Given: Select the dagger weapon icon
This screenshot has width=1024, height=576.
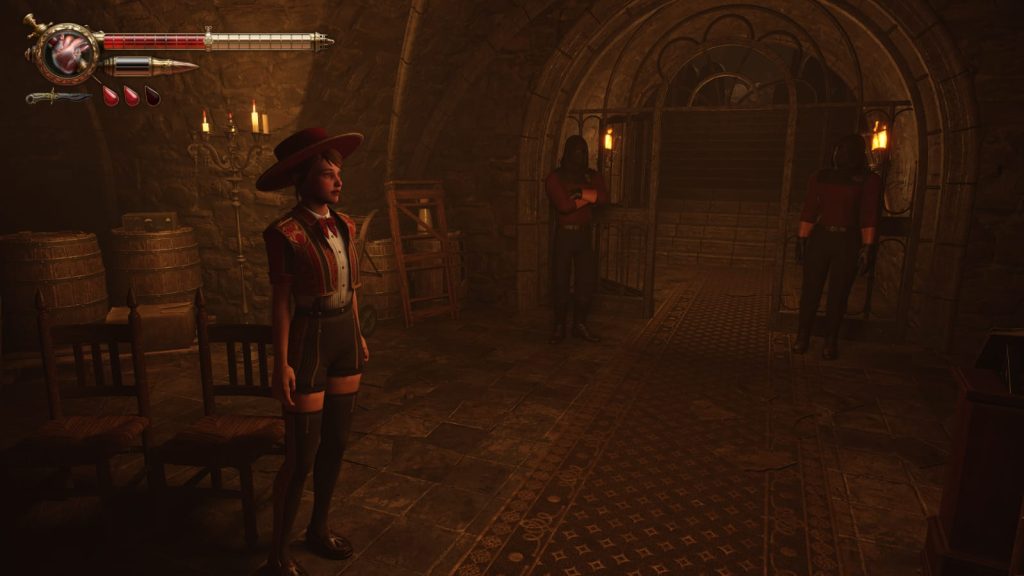Looking at the screenshot, I should coord(57,97).
